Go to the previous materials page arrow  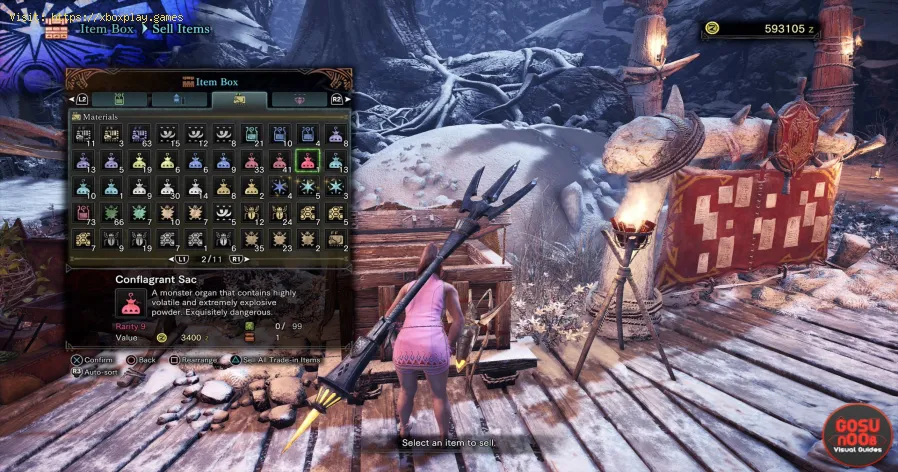point(180,259)
